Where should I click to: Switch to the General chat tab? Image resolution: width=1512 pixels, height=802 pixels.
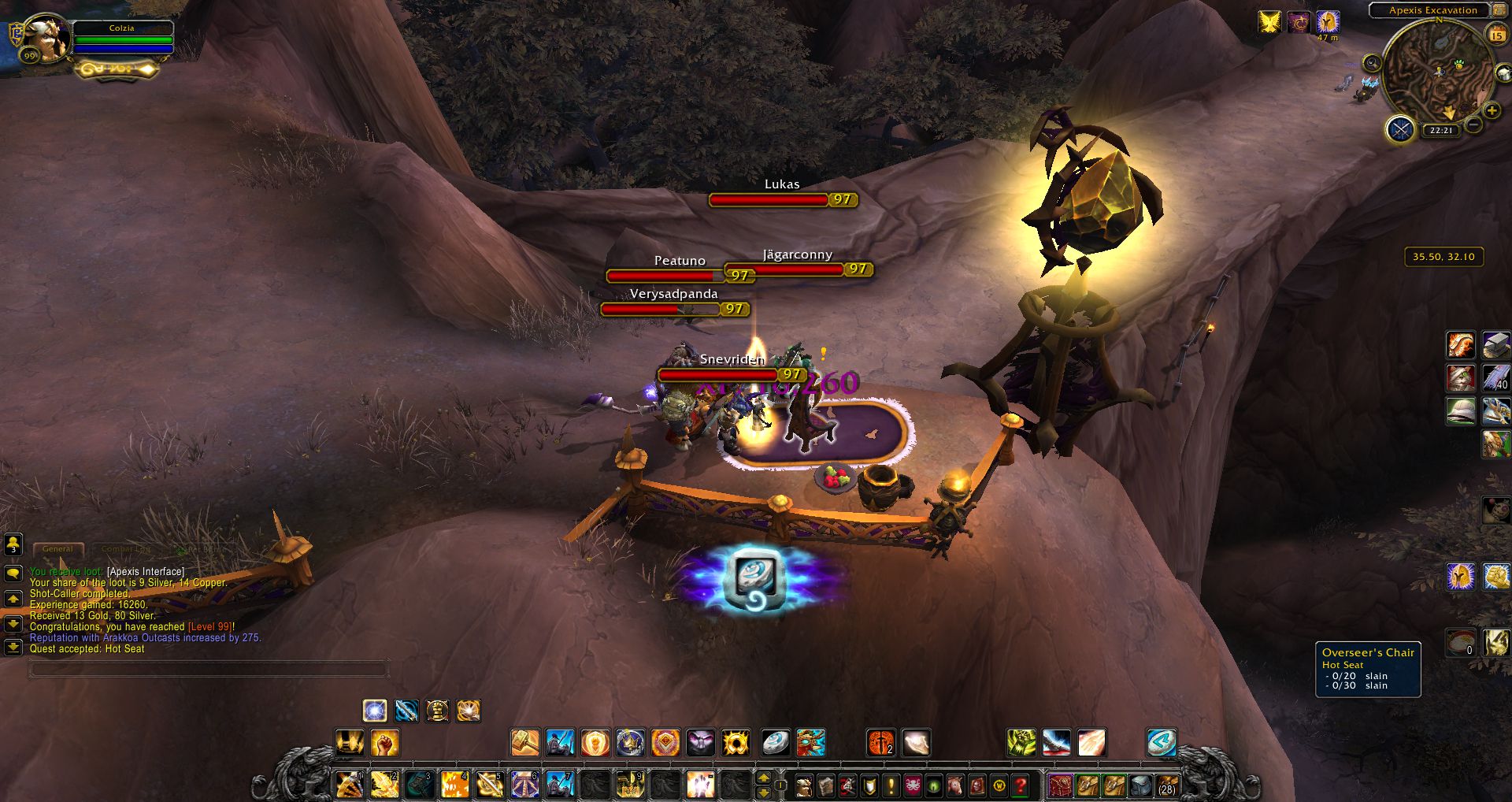point(57,549)
